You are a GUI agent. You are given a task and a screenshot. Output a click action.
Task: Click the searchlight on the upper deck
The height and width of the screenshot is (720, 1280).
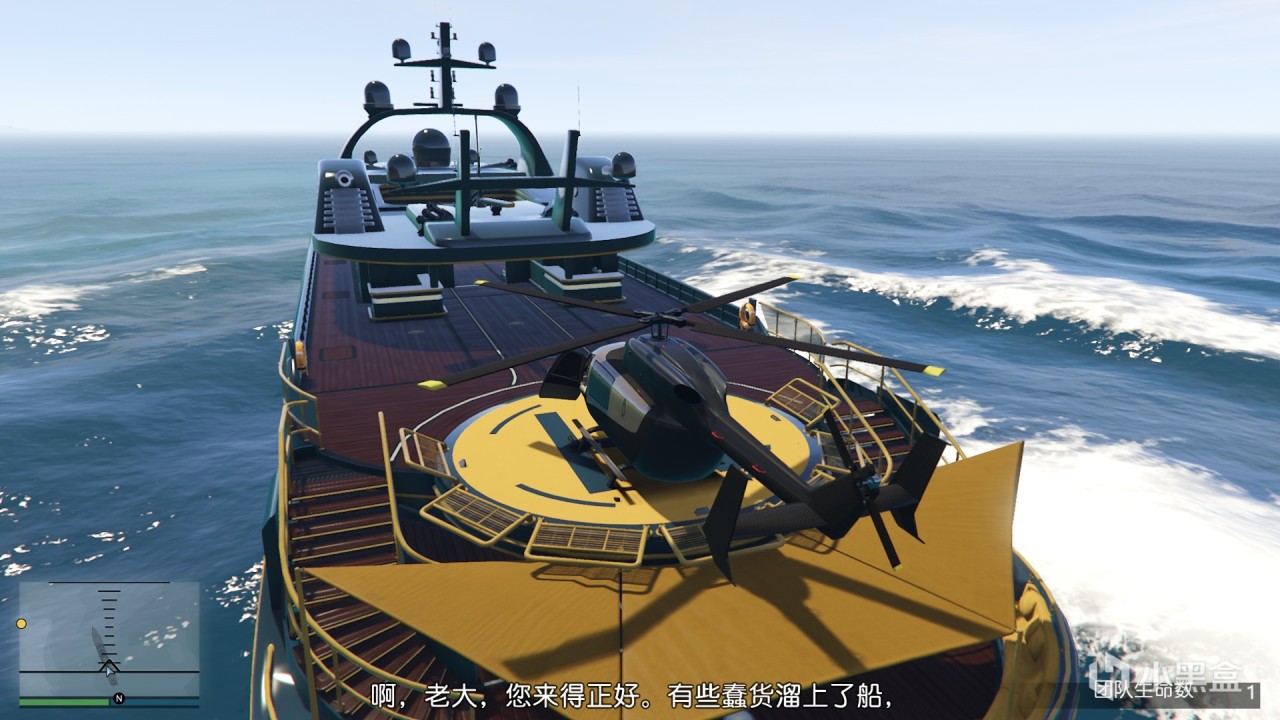(x=343, y=176)
